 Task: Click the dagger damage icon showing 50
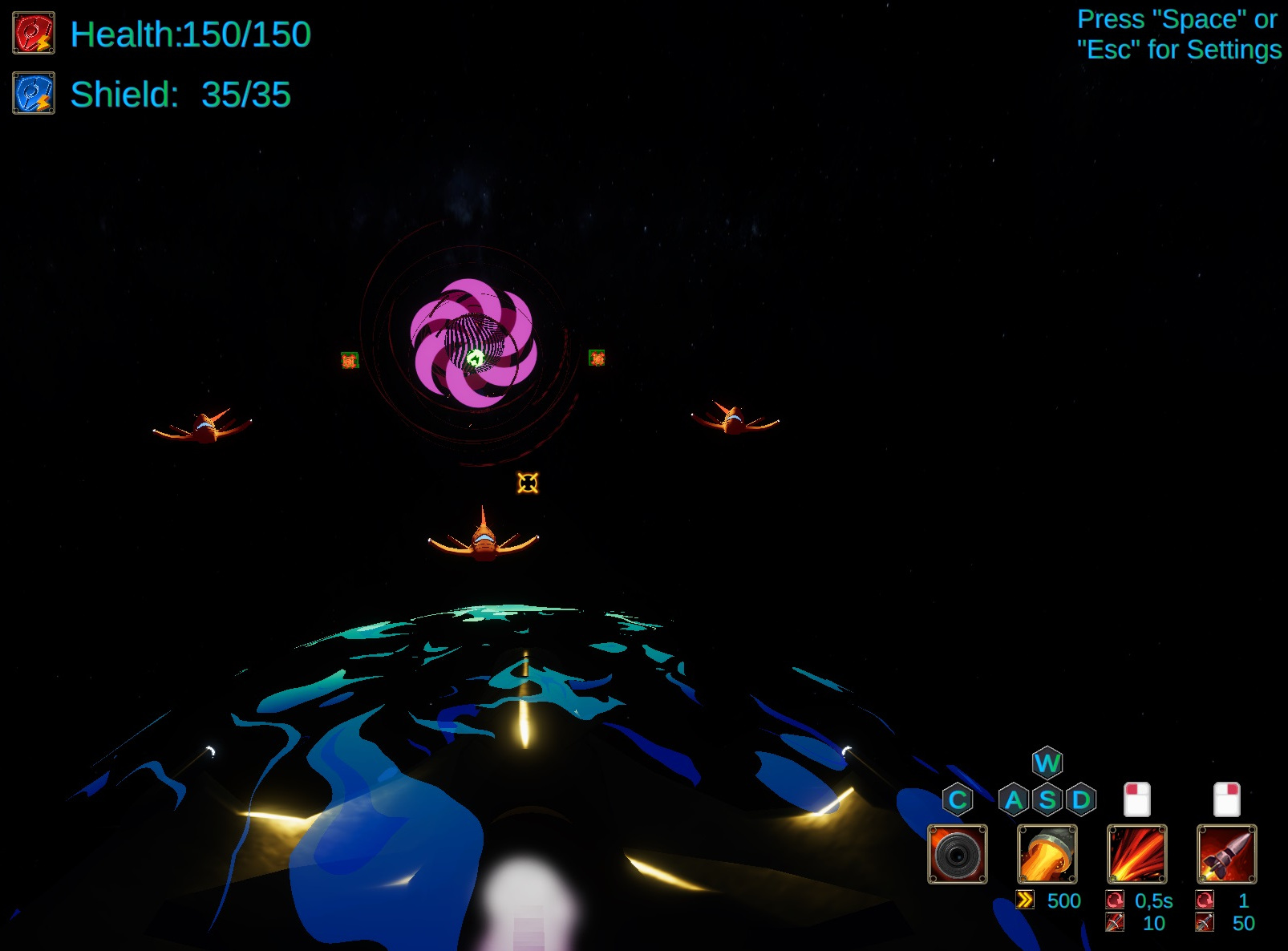point(1205,924)
